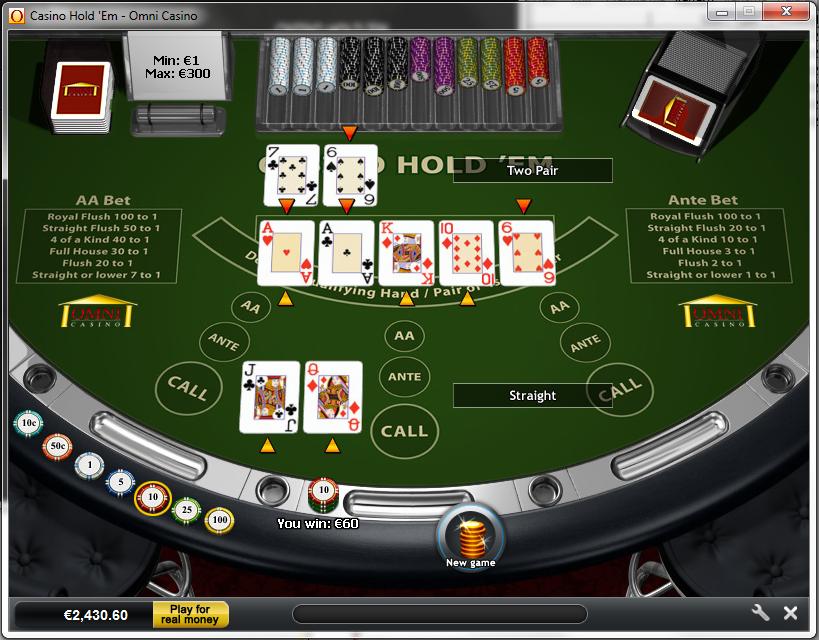
Task: Select the yellow 100 chip
Action: (x=219, y=520)
